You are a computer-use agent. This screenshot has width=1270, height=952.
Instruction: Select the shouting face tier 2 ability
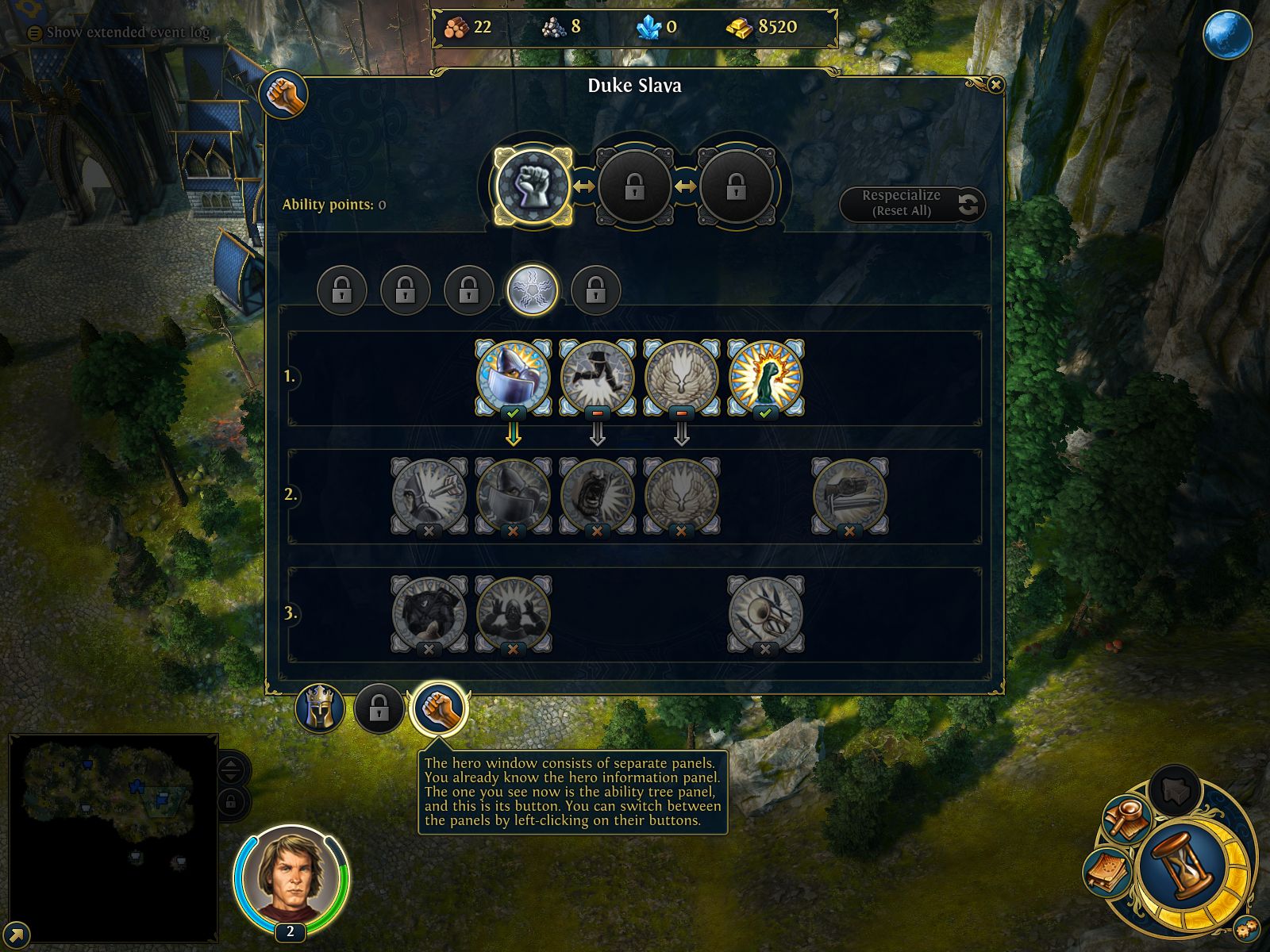[x=597, y=495]
